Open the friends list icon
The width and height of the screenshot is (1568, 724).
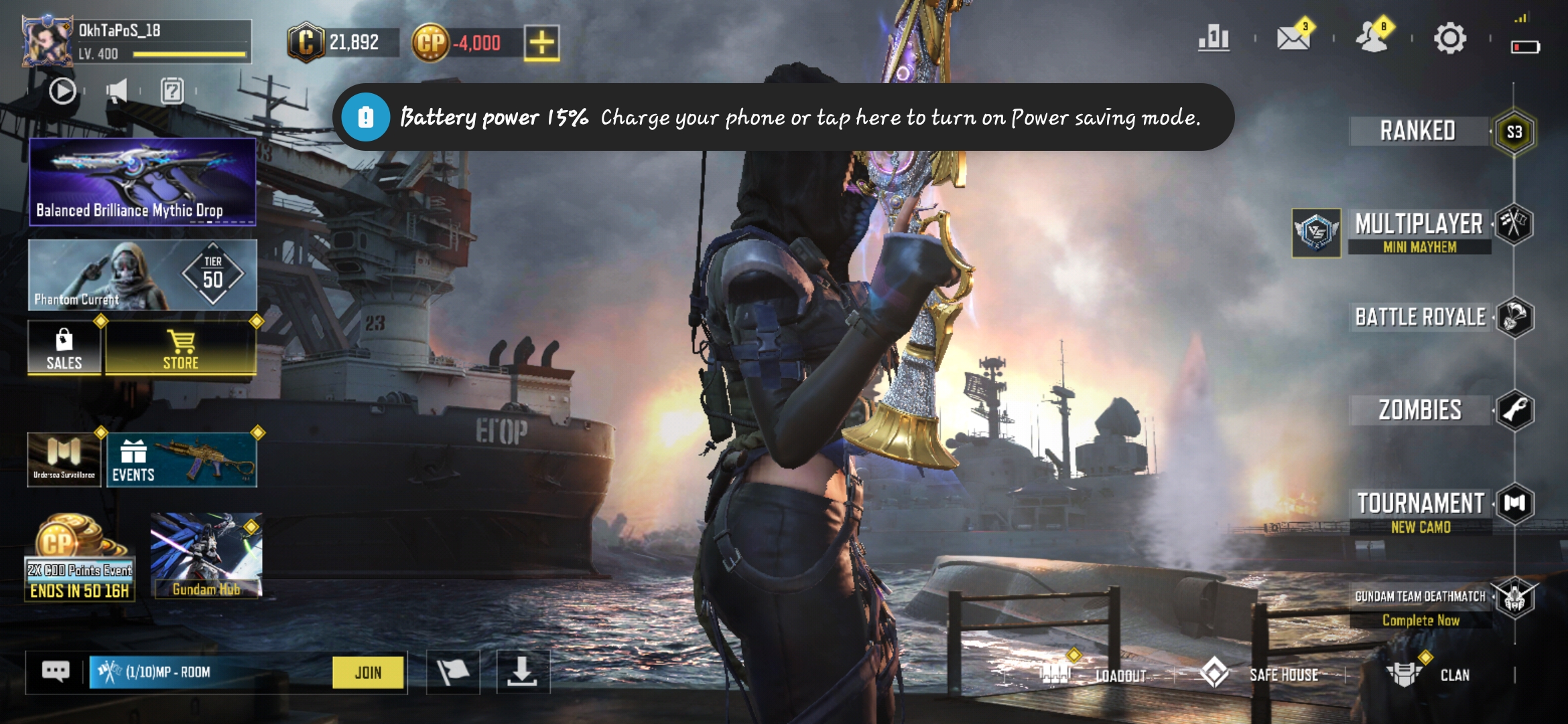click(1372, 38)
